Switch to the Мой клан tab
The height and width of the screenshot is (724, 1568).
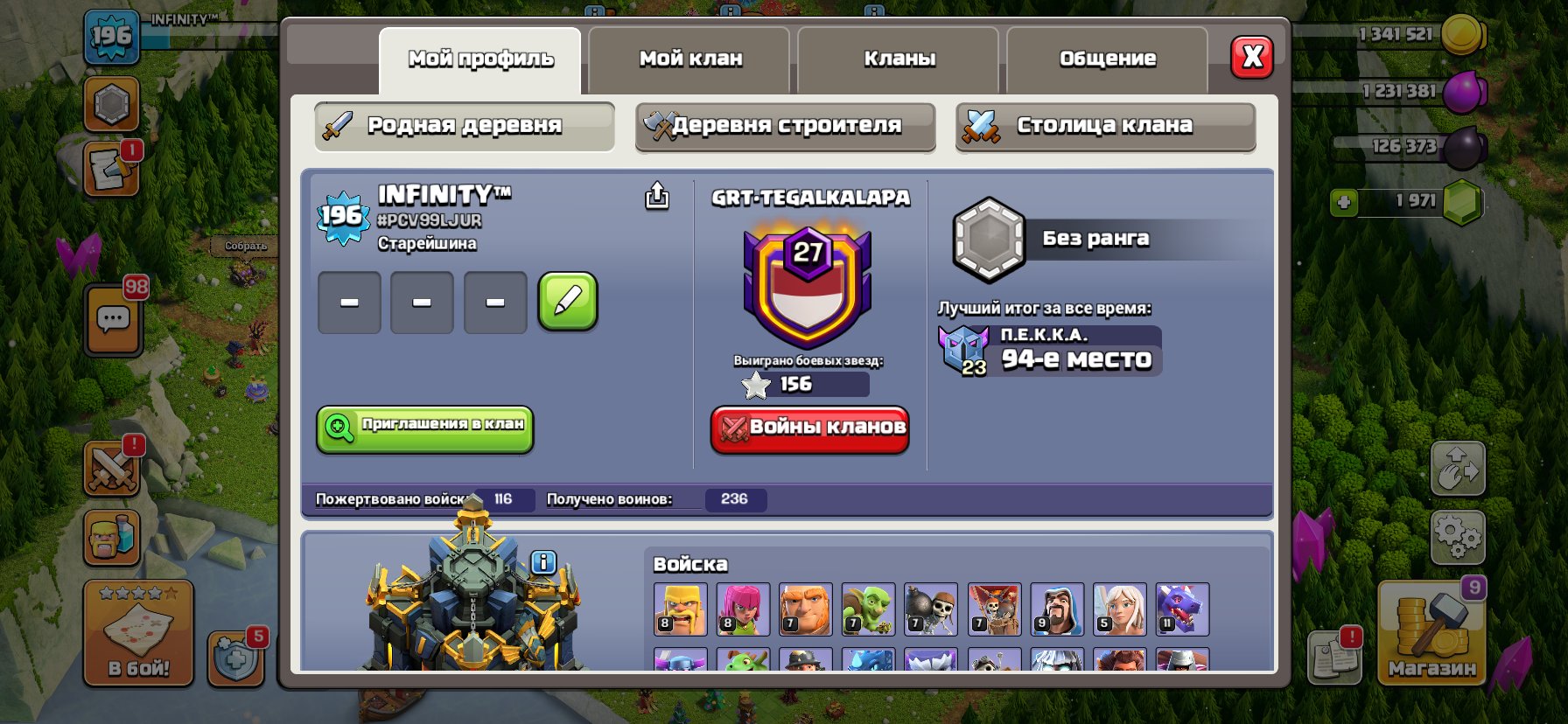click(x=689, y=59)
